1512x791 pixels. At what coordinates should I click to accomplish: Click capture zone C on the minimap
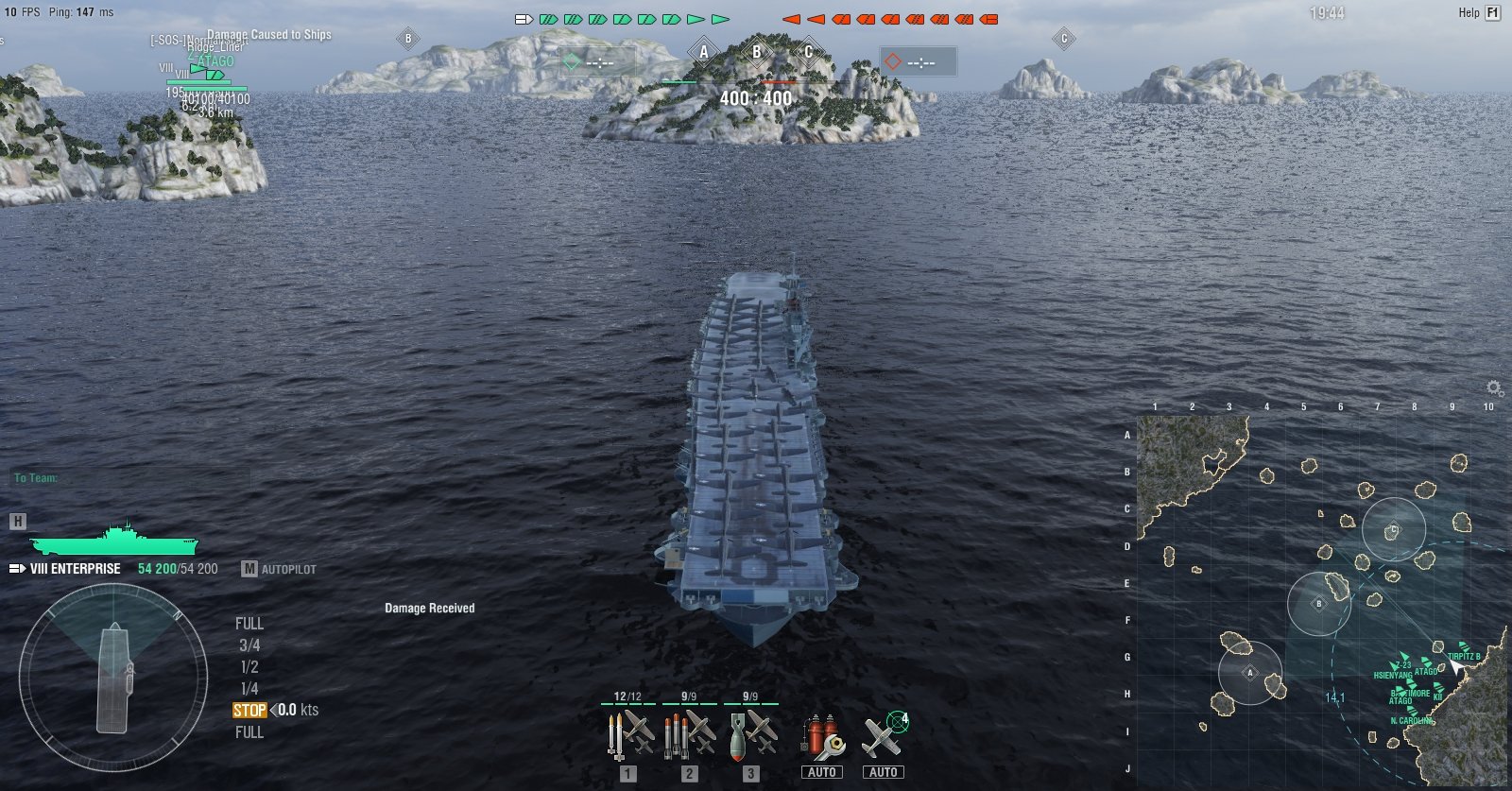(1393, 530)
